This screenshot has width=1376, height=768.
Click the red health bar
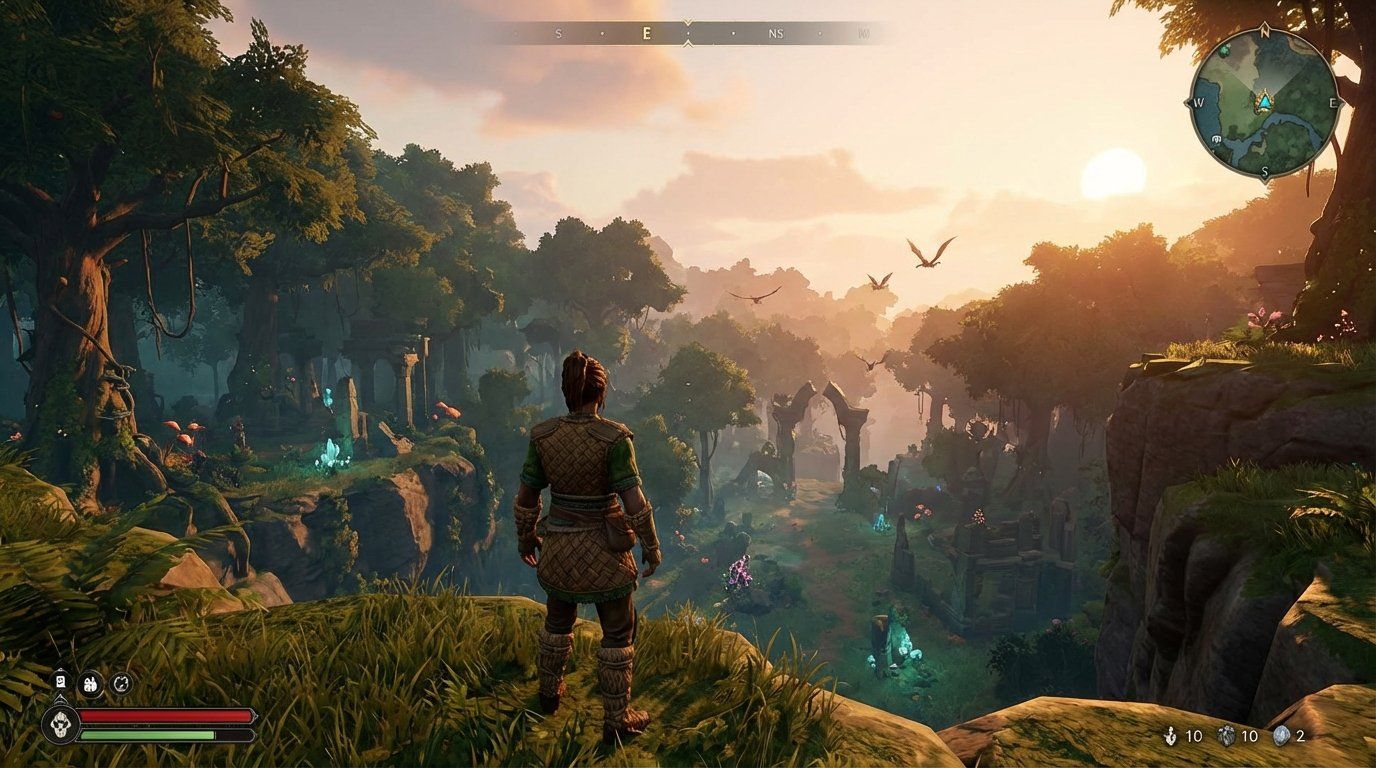pos(165,715)
